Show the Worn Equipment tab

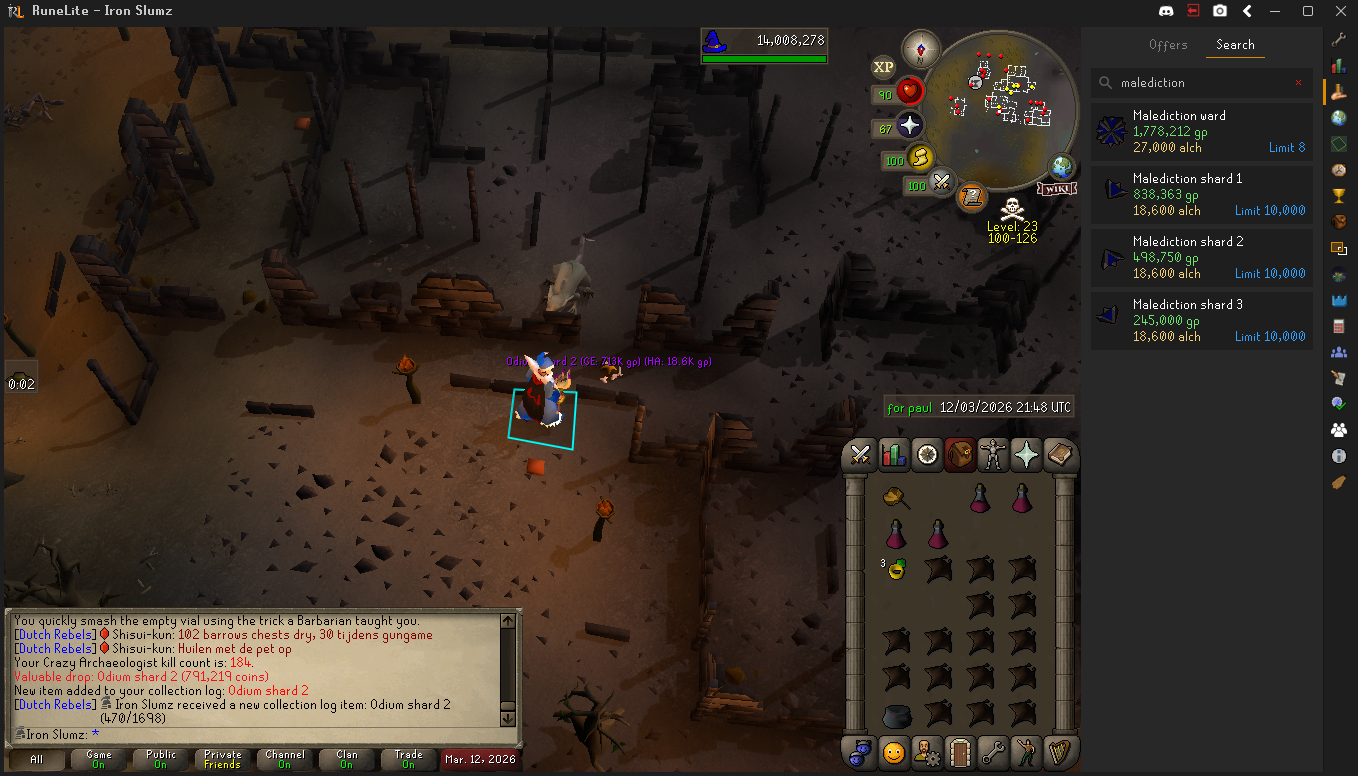click(994, 455)
